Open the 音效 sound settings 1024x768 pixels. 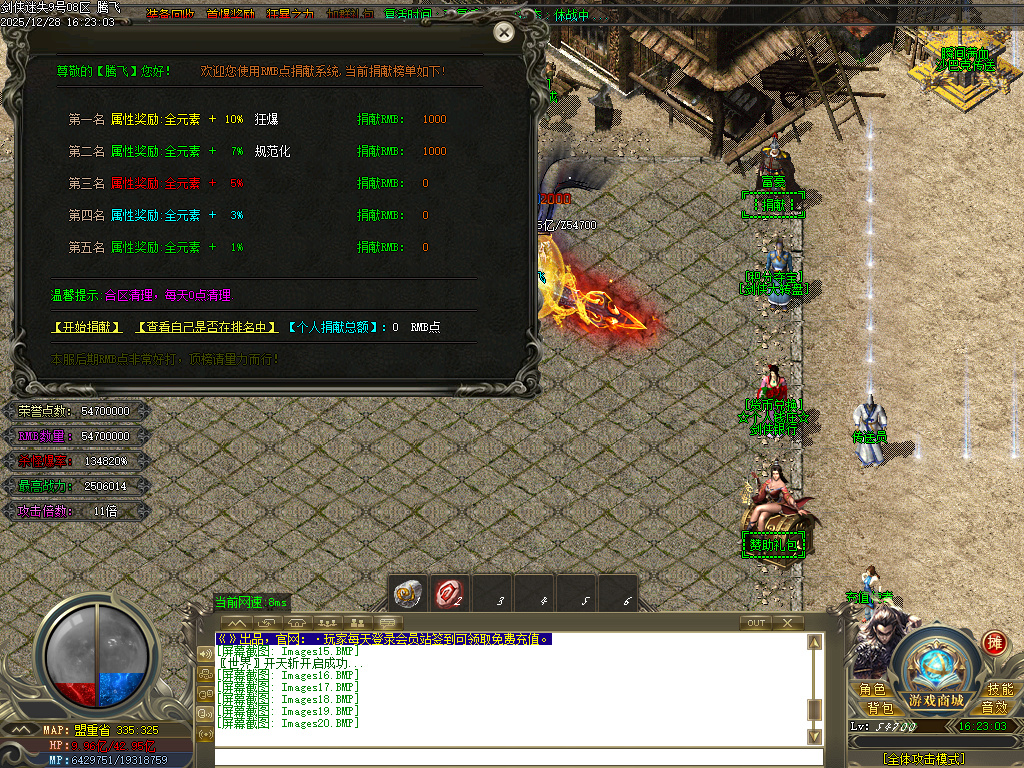994,707
